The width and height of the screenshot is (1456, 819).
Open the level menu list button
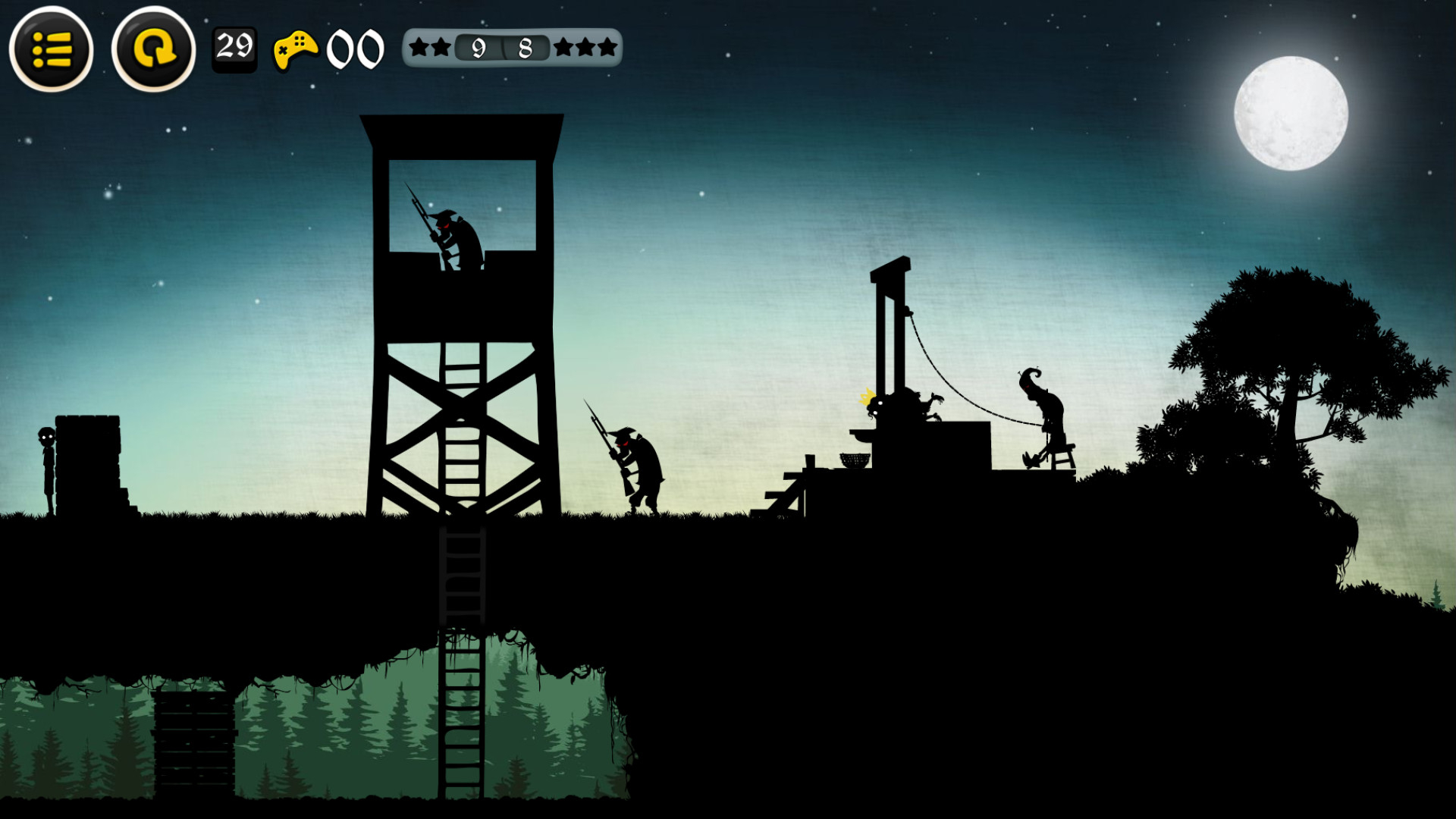52,49
